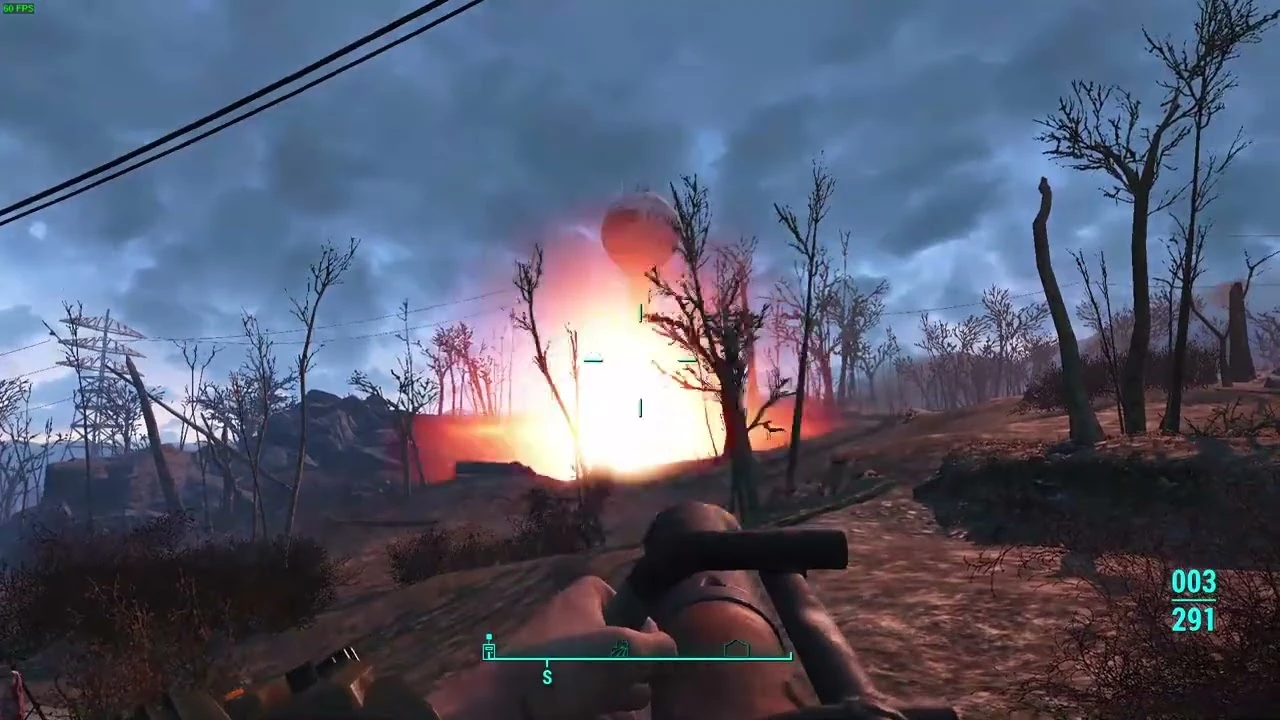
Task: Click the left reticle tick mark
Action: 593,362
